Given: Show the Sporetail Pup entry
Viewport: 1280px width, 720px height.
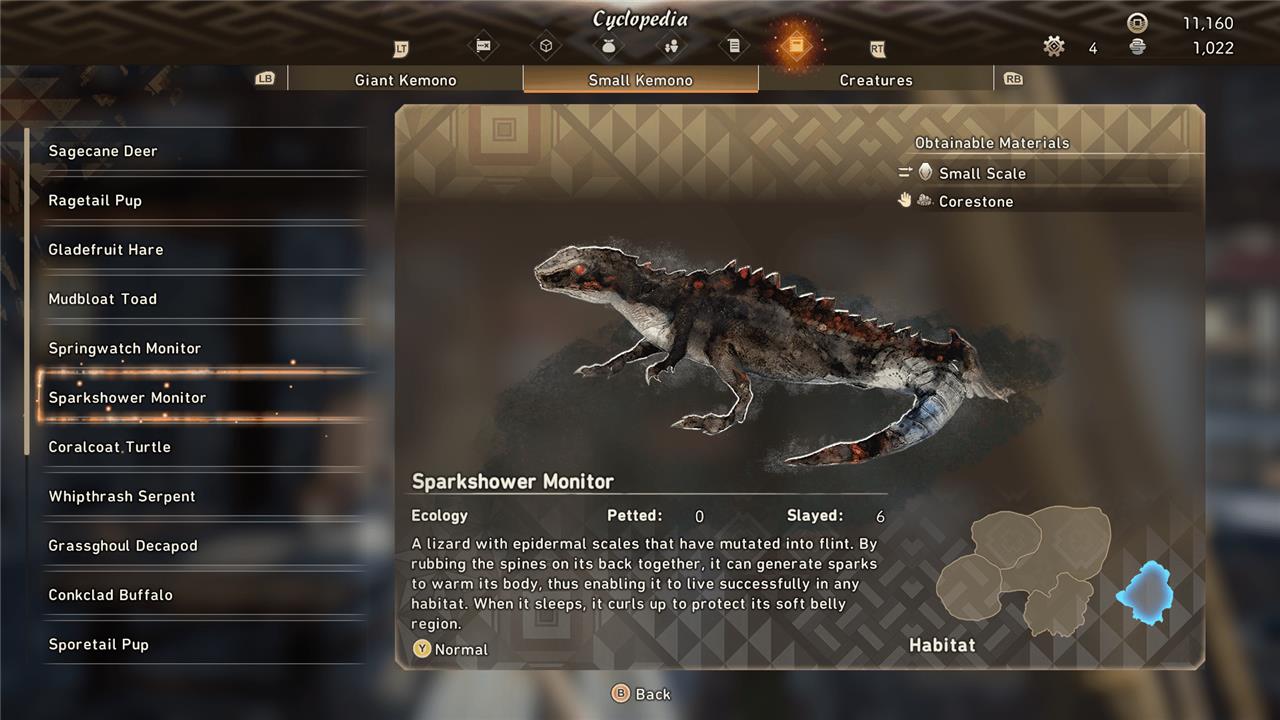Looking at the screenshot, I should (99, 644).
